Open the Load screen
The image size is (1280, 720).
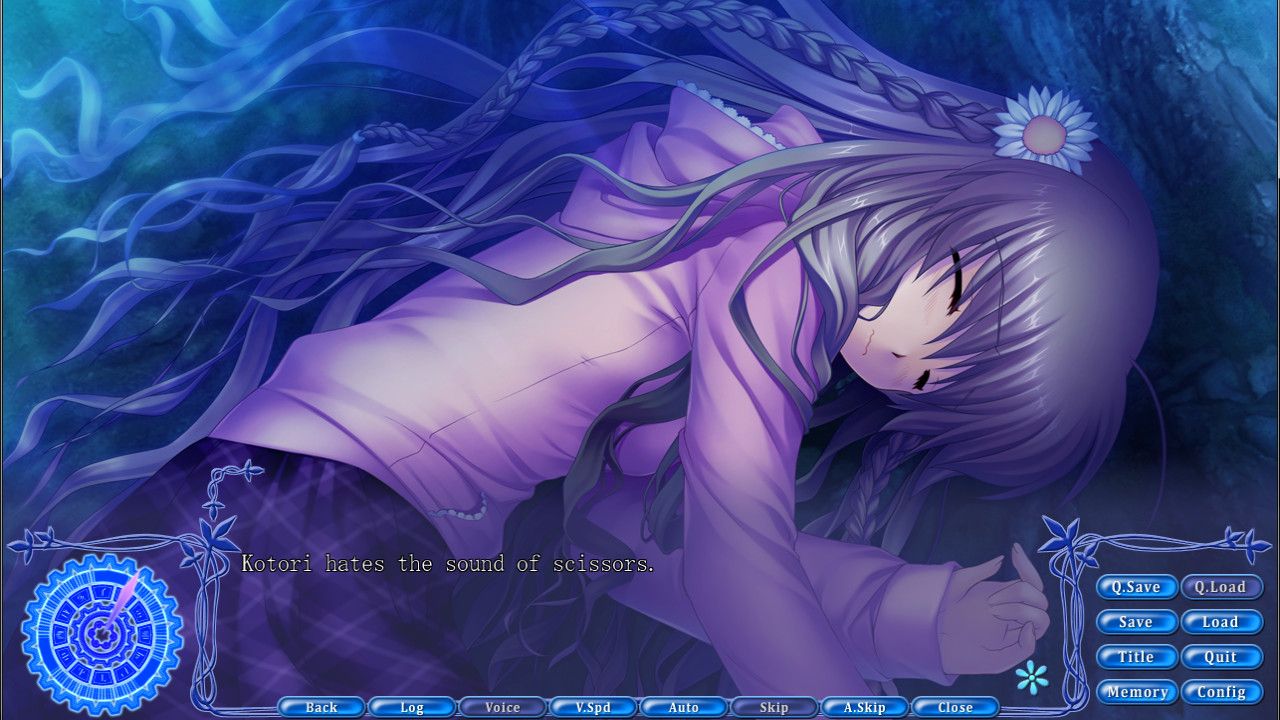coord(1222,622)
